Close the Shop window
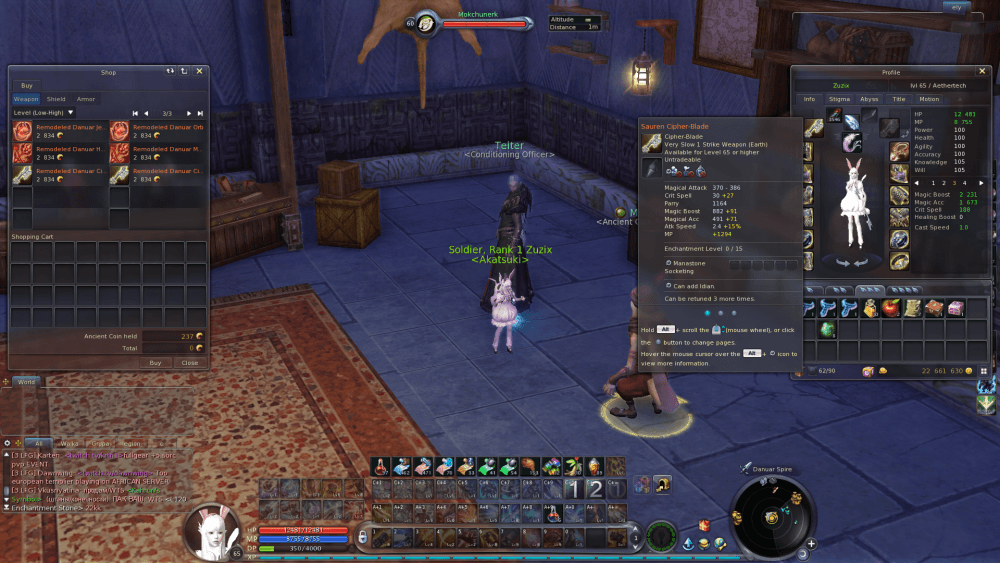 coord(199,71)
